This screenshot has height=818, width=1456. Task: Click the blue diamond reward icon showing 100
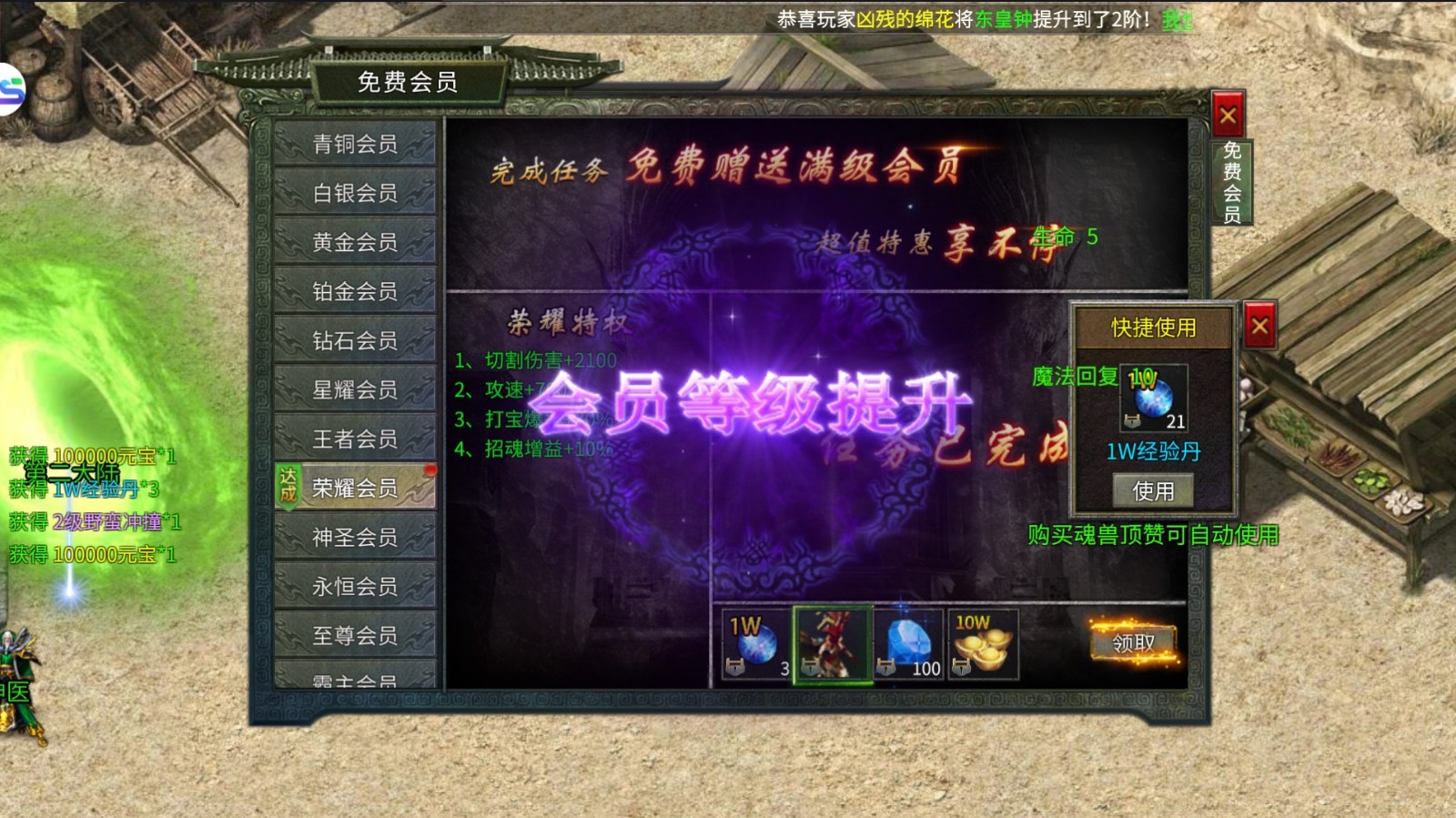pos(906,641)
